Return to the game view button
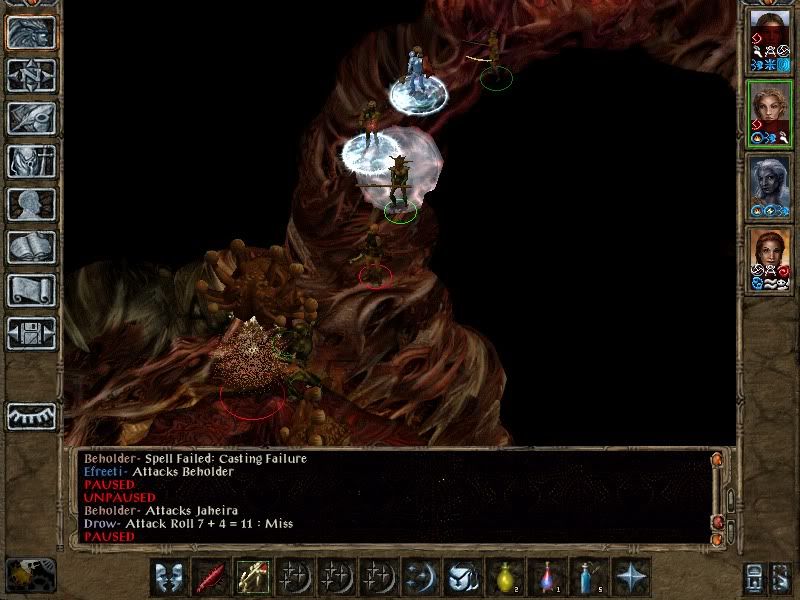Screen dimensions: 800x600 pyautogui.click(x=32, y=32)
